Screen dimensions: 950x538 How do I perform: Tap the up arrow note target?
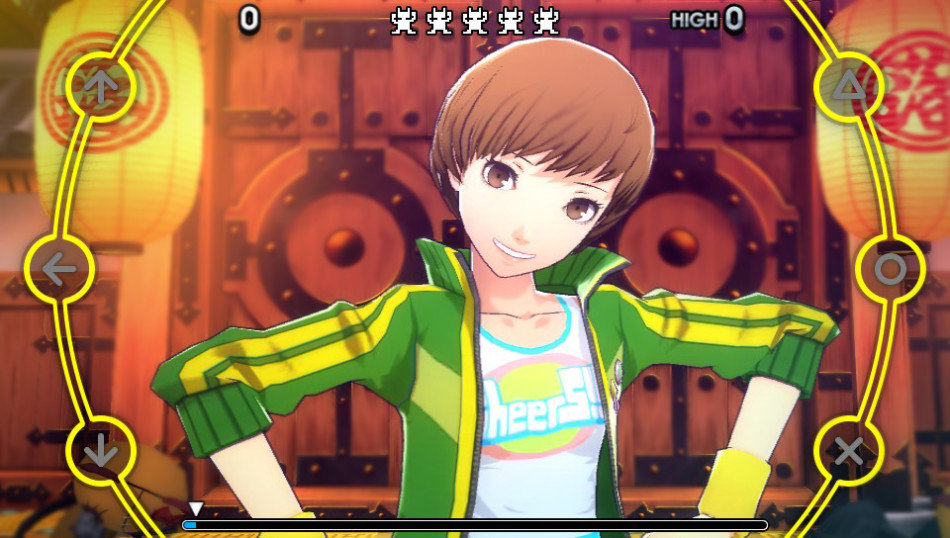pos(100,87)
